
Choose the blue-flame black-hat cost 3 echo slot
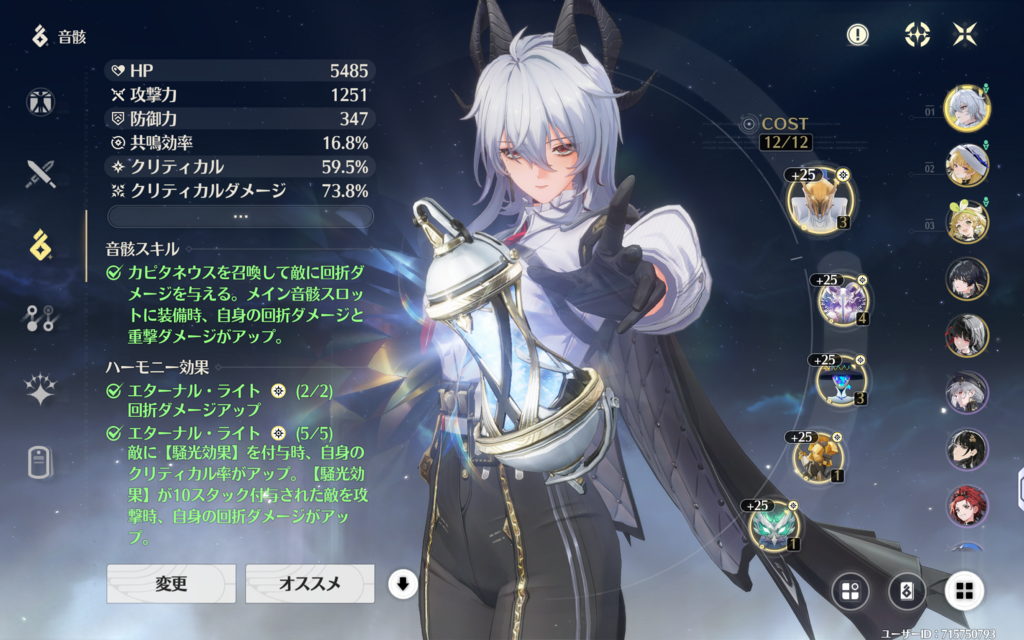tap(842, 380)
